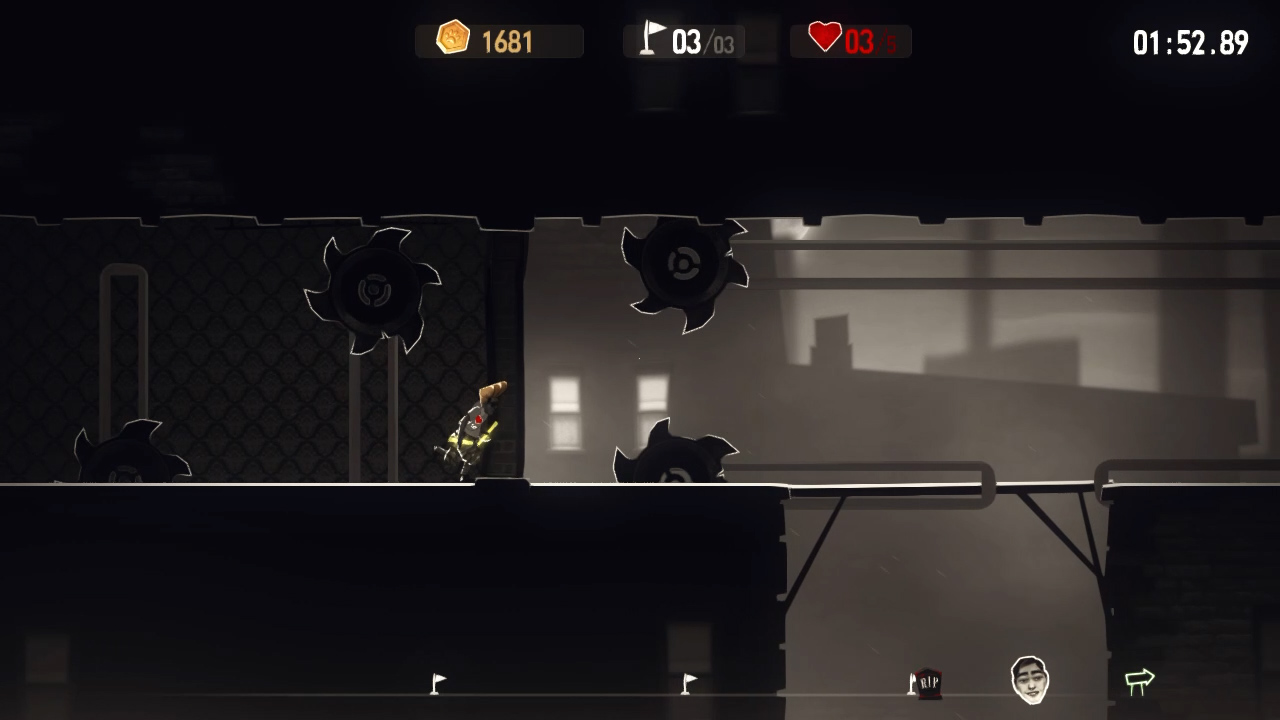Click the spinning saw blade near the top ceiling
Screen dimensions: 1280x720
685,265
